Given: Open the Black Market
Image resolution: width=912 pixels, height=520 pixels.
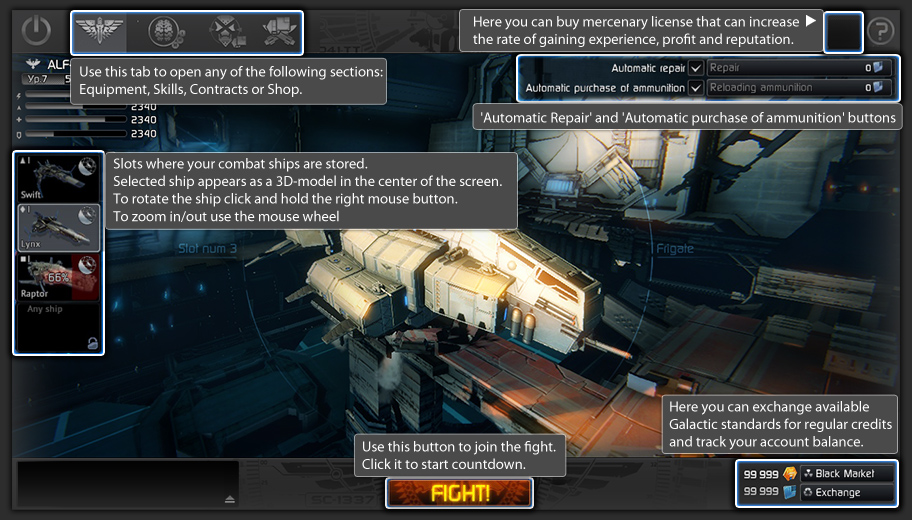Looking at the screenshot, I should 845,473.
